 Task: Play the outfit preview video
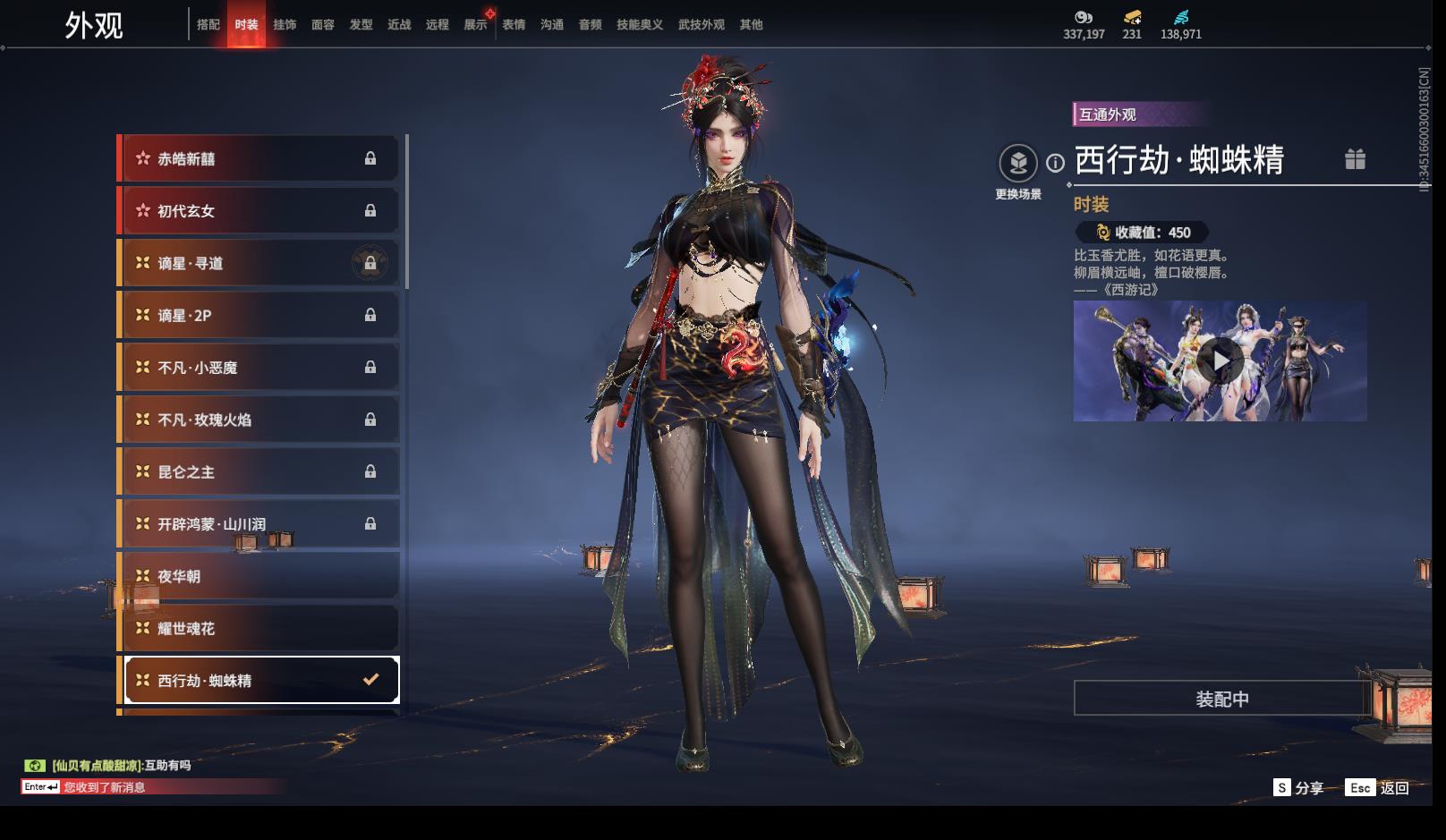[1220, 361]
